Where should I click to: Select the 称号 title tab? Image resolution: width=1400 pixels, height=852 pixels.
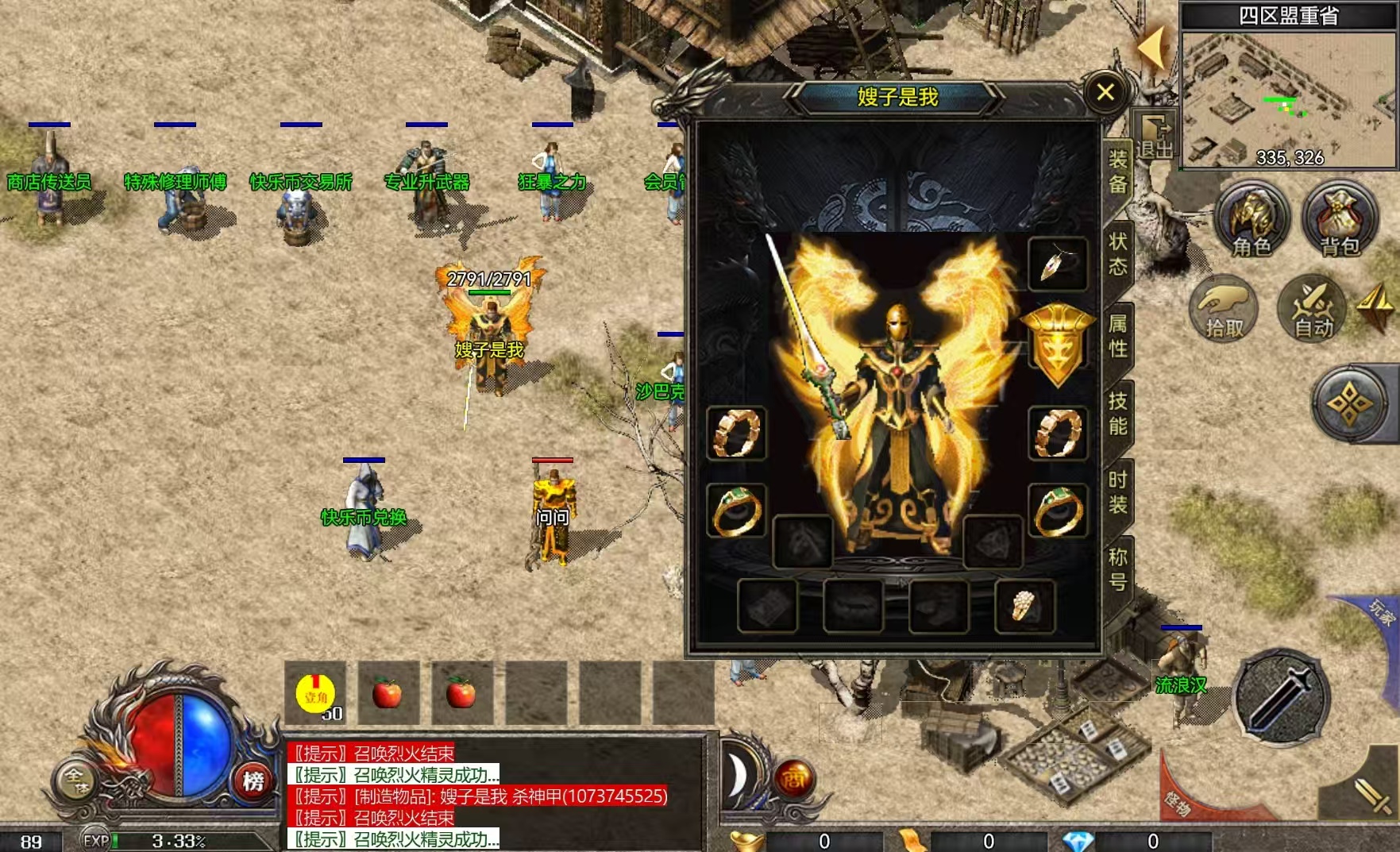(x=1118, y=569)
